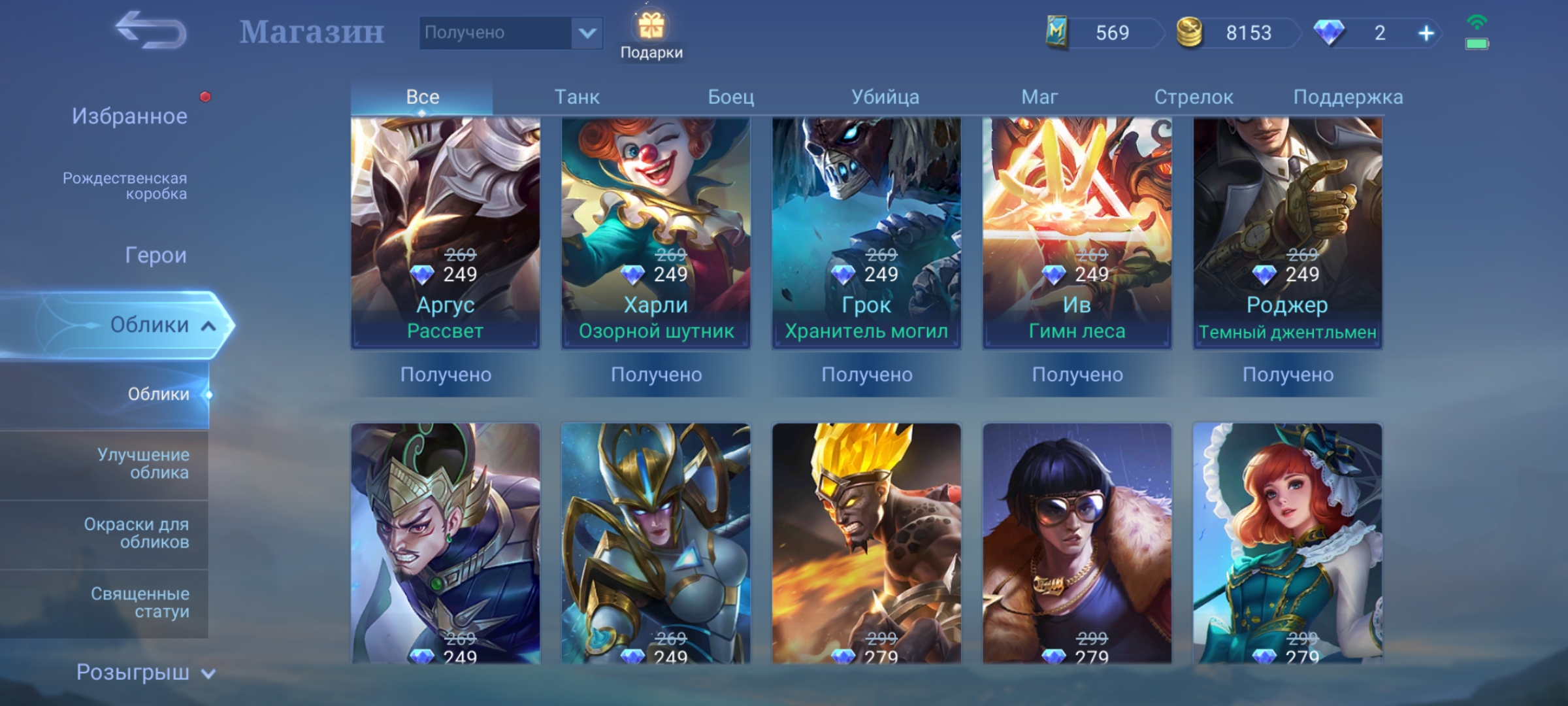This screenshot has width=1568, height=706.
Task: Select Окраски для обликов submenu
Action: [x=137, y=533]
